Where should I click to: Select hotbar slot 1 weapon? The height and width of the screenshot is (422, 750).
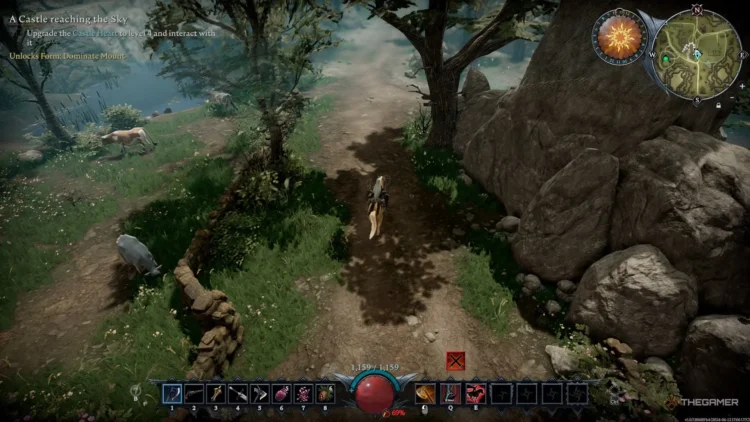pos(171,394)
